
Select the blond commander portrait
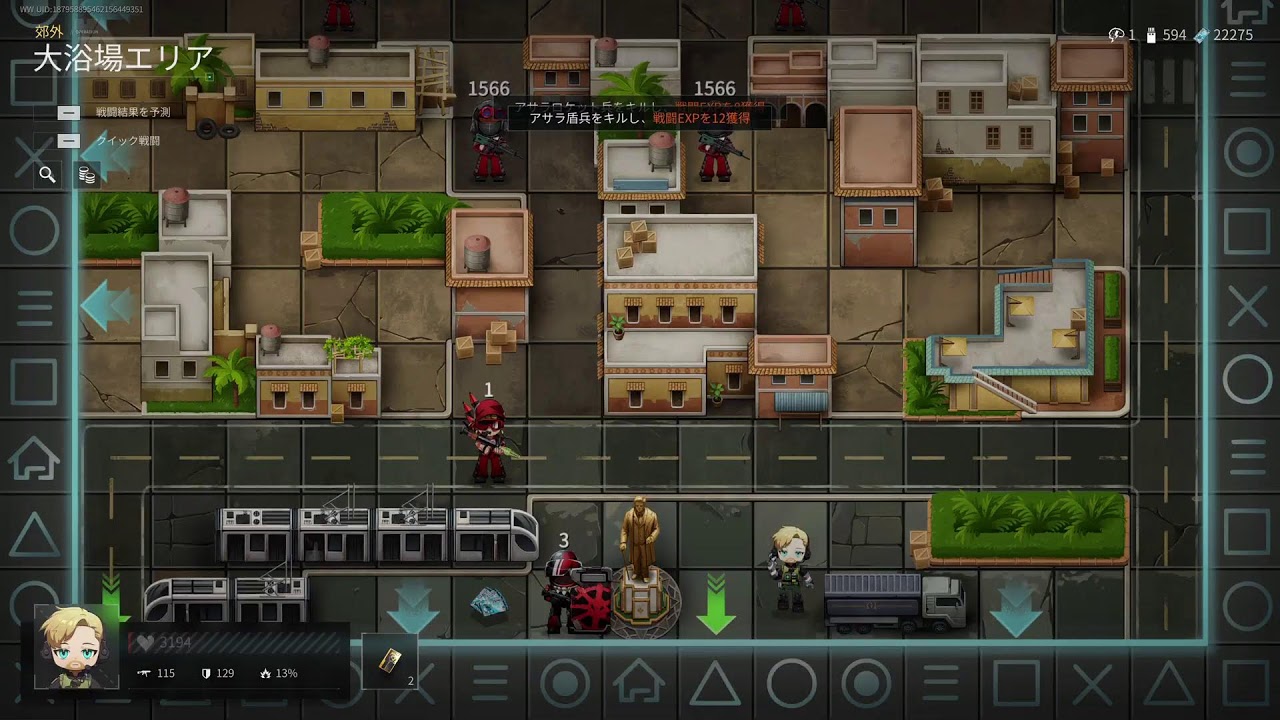pos(70,647)
